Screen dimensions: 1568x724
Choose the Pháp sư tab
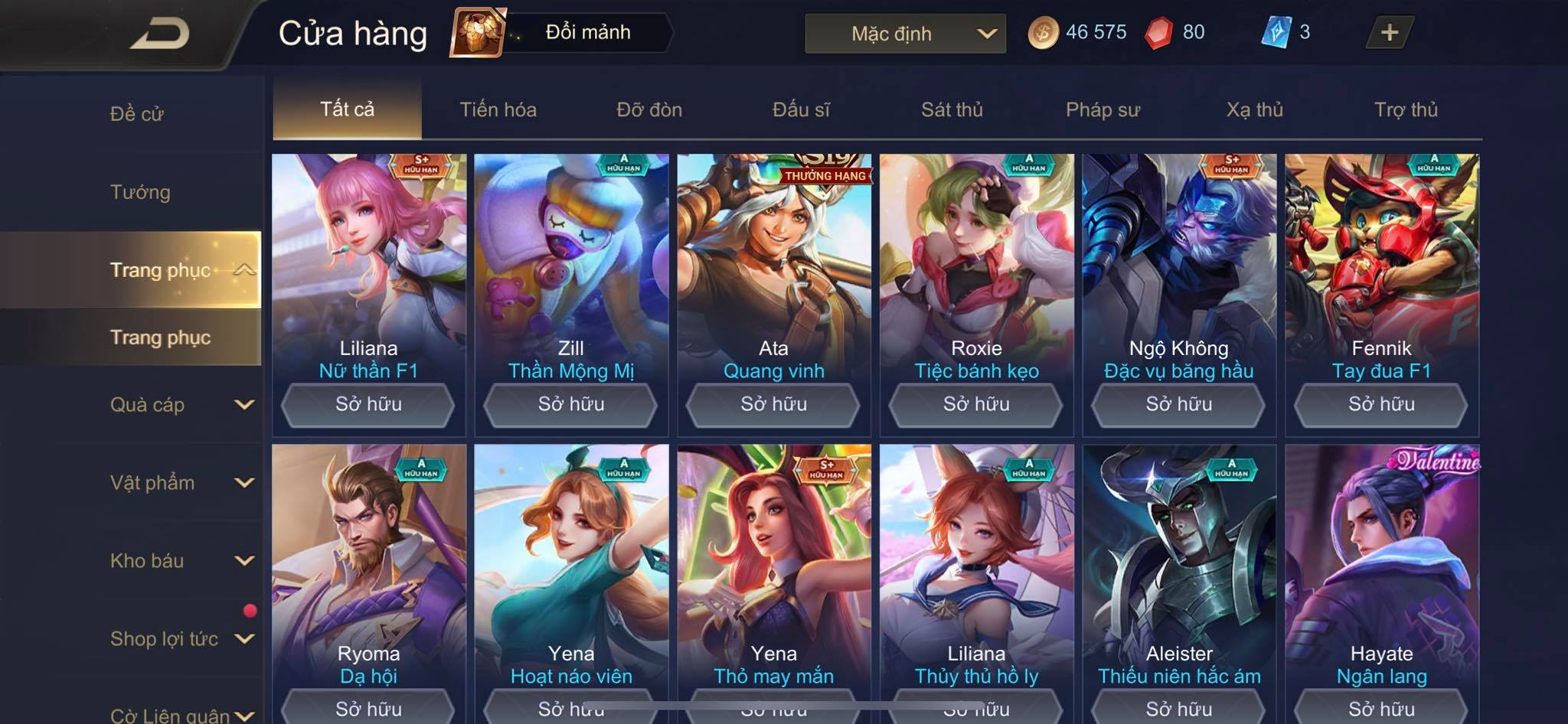pyautogui.click(x=1102, y=109)
